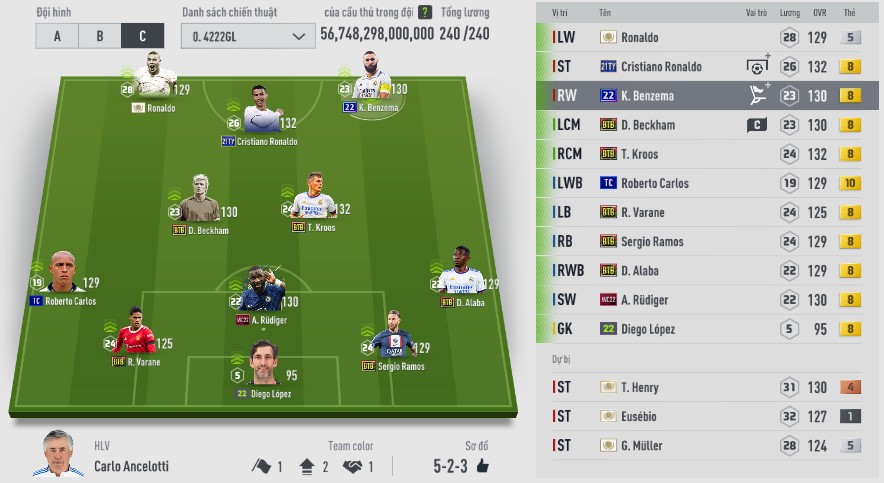Select the RWB D. Alaba list row

[708, 270]
